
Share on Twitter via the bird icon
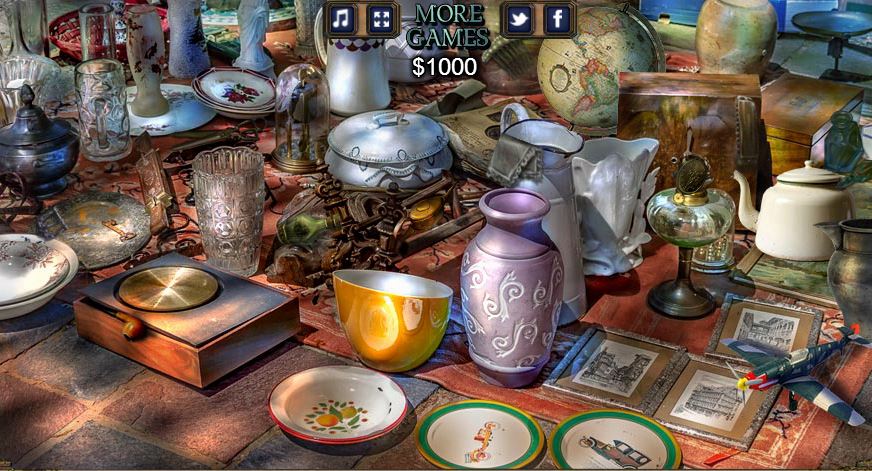[518, 18]
